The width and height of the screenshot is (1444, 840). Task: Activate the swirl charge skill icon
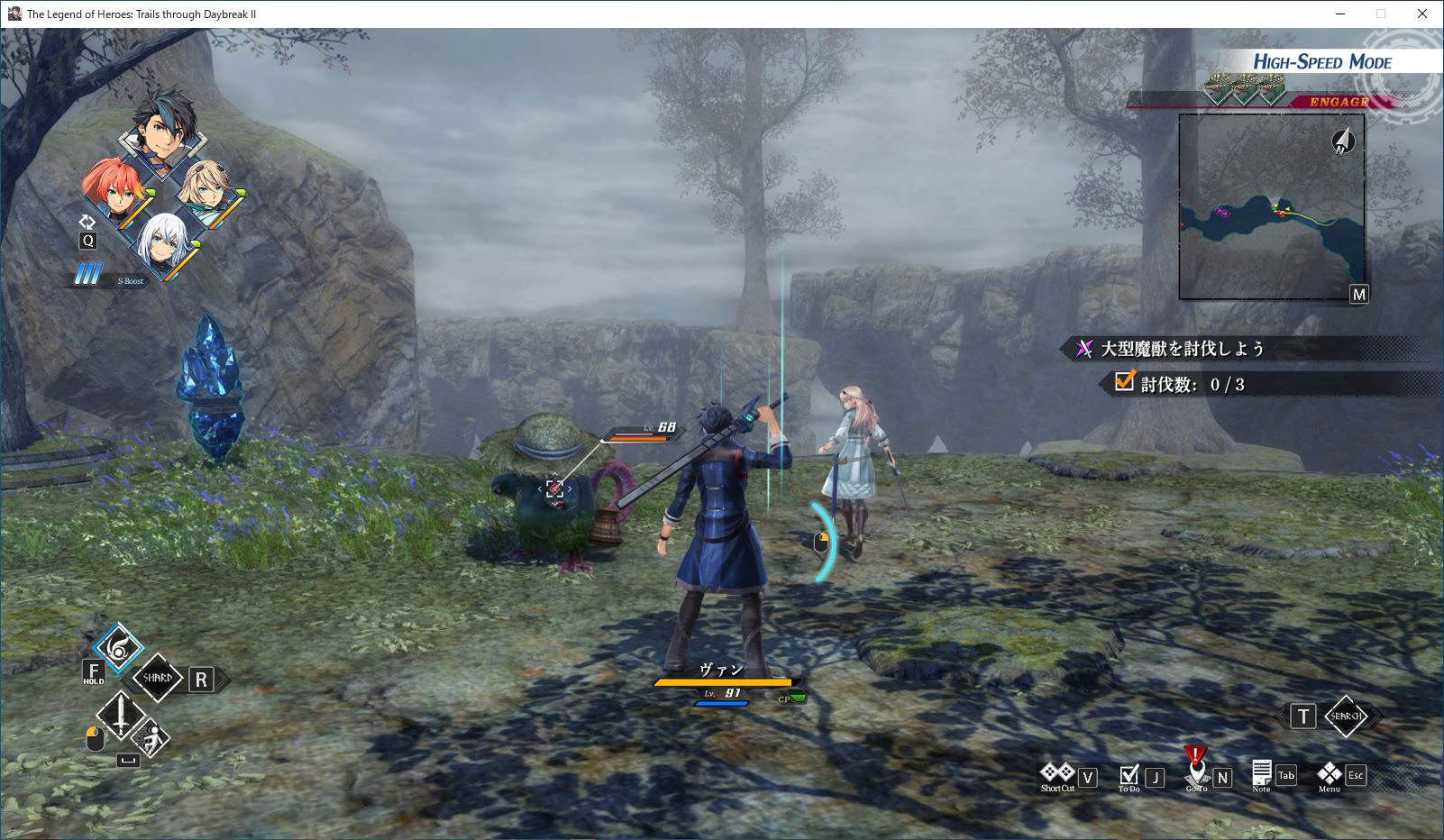tap(119, 648)
